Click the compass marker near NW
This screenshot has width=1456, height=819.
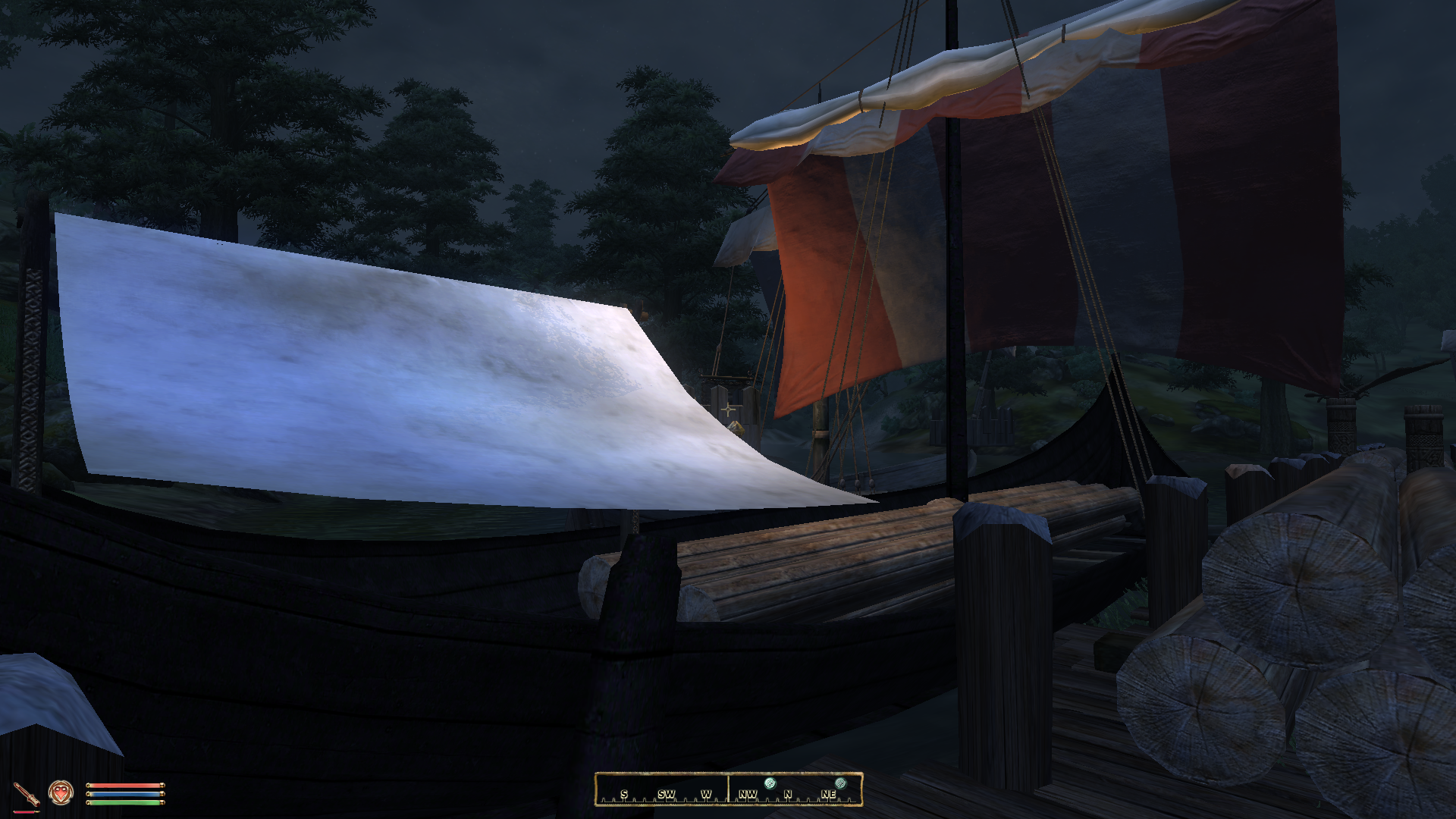(770, 783)
